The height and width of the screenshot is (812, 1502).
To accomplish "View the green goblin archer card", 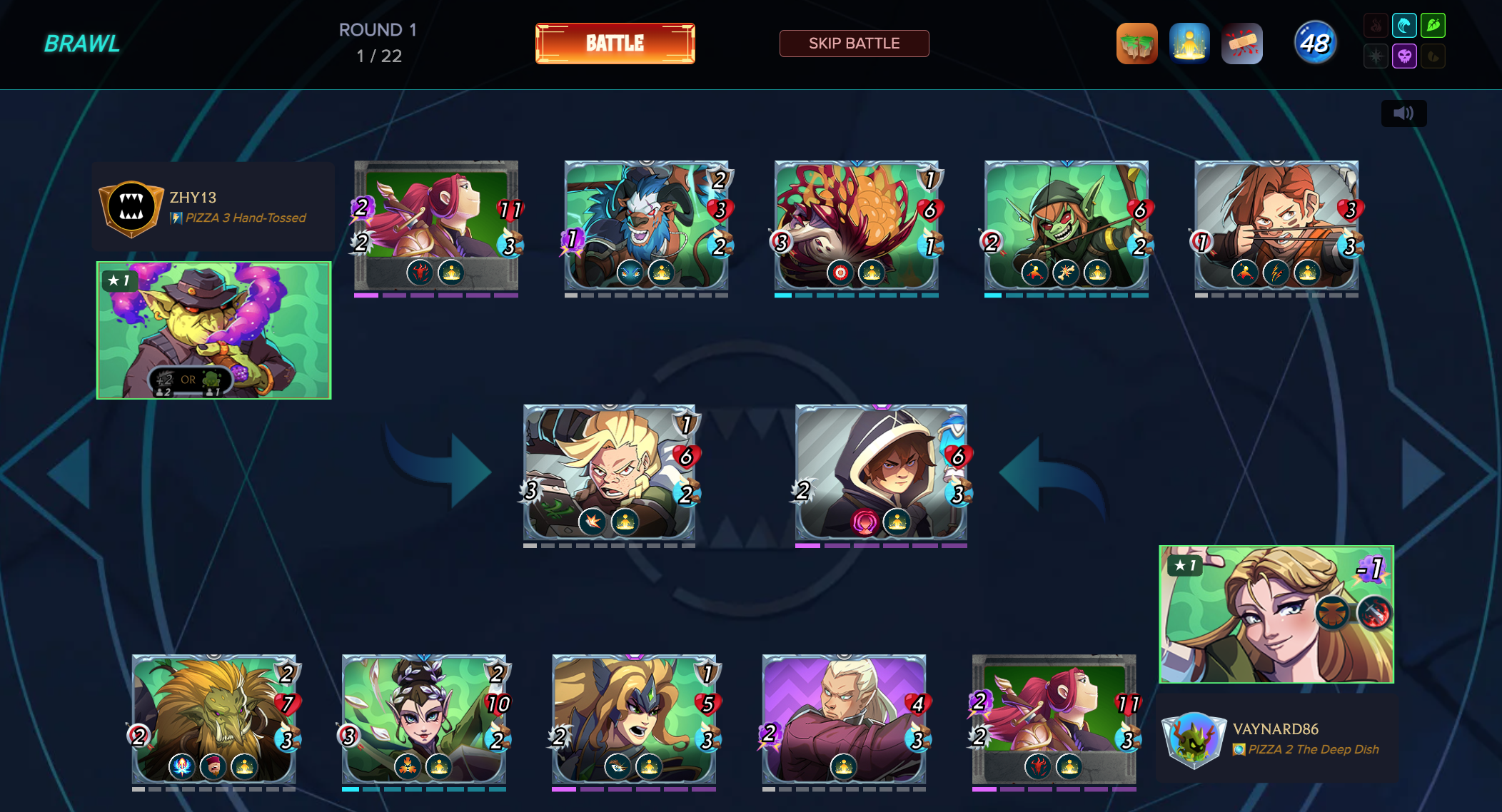I will (x=1066, y=225).
